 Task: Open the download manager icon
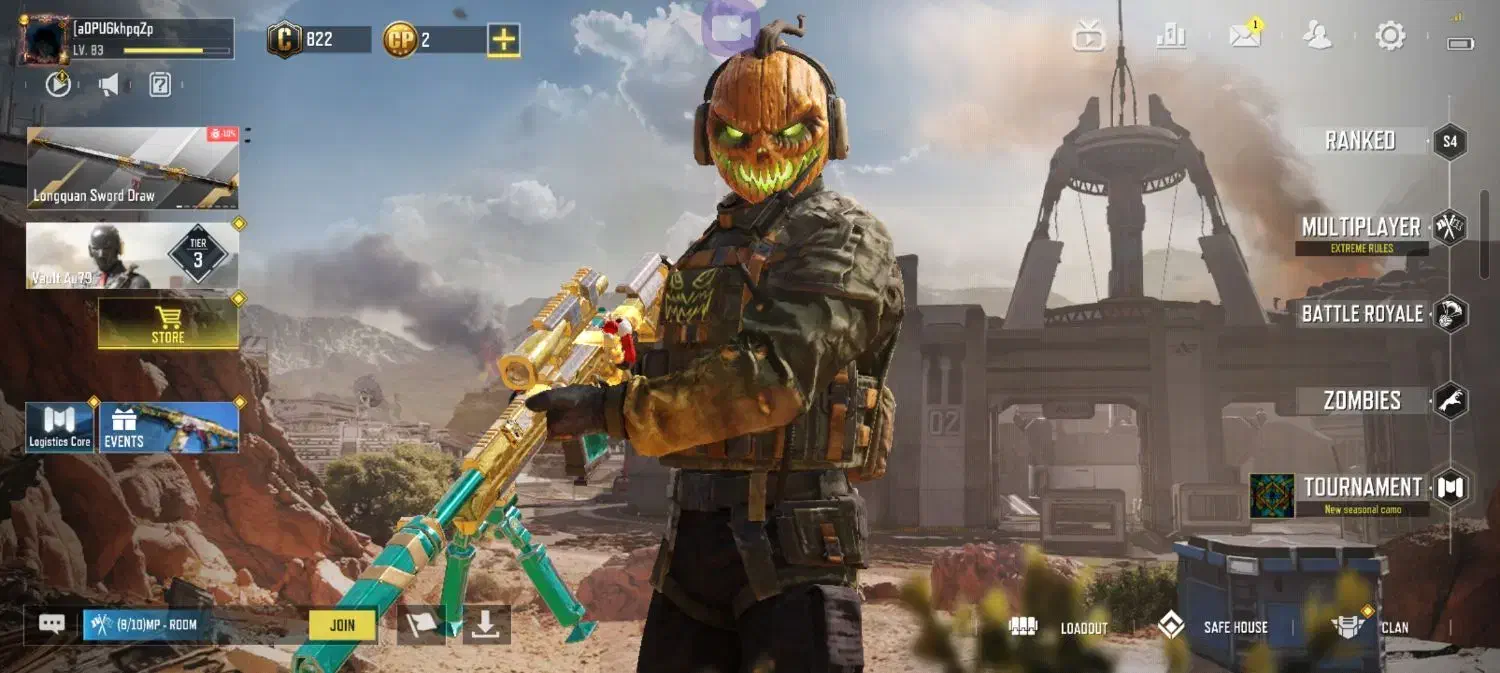point(486,624)
